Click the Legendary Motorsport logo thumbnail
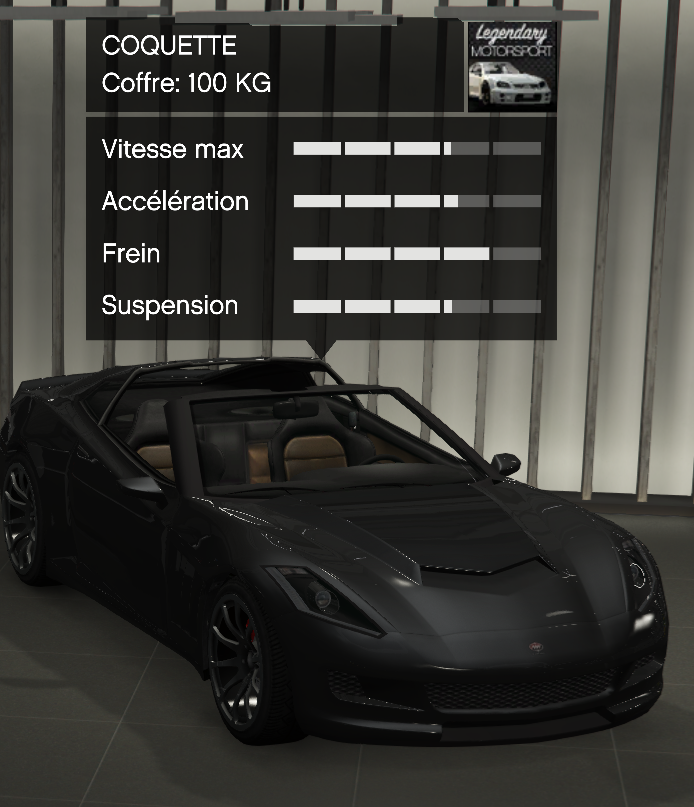694x807 pixels. click(511, 66)
